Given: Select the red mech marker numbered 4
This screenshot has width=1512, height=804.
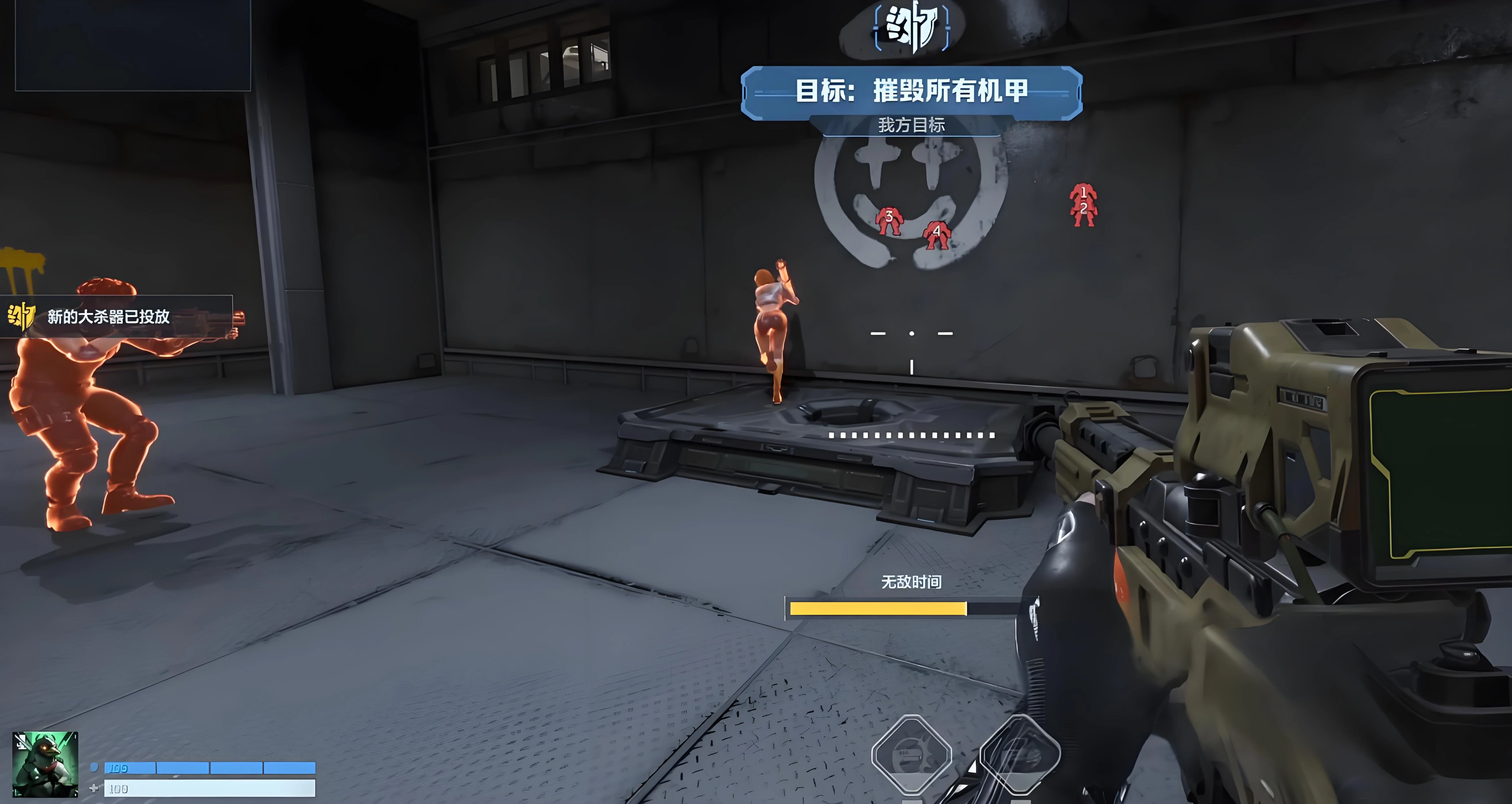Looking at the screenshot, I should [x=936, y=235].
